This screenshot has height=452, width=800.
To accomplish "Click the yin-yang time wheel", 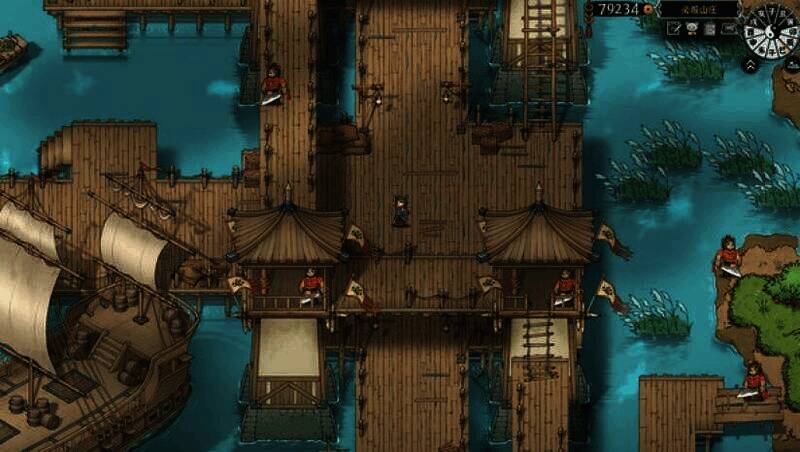I will point(771,29).
